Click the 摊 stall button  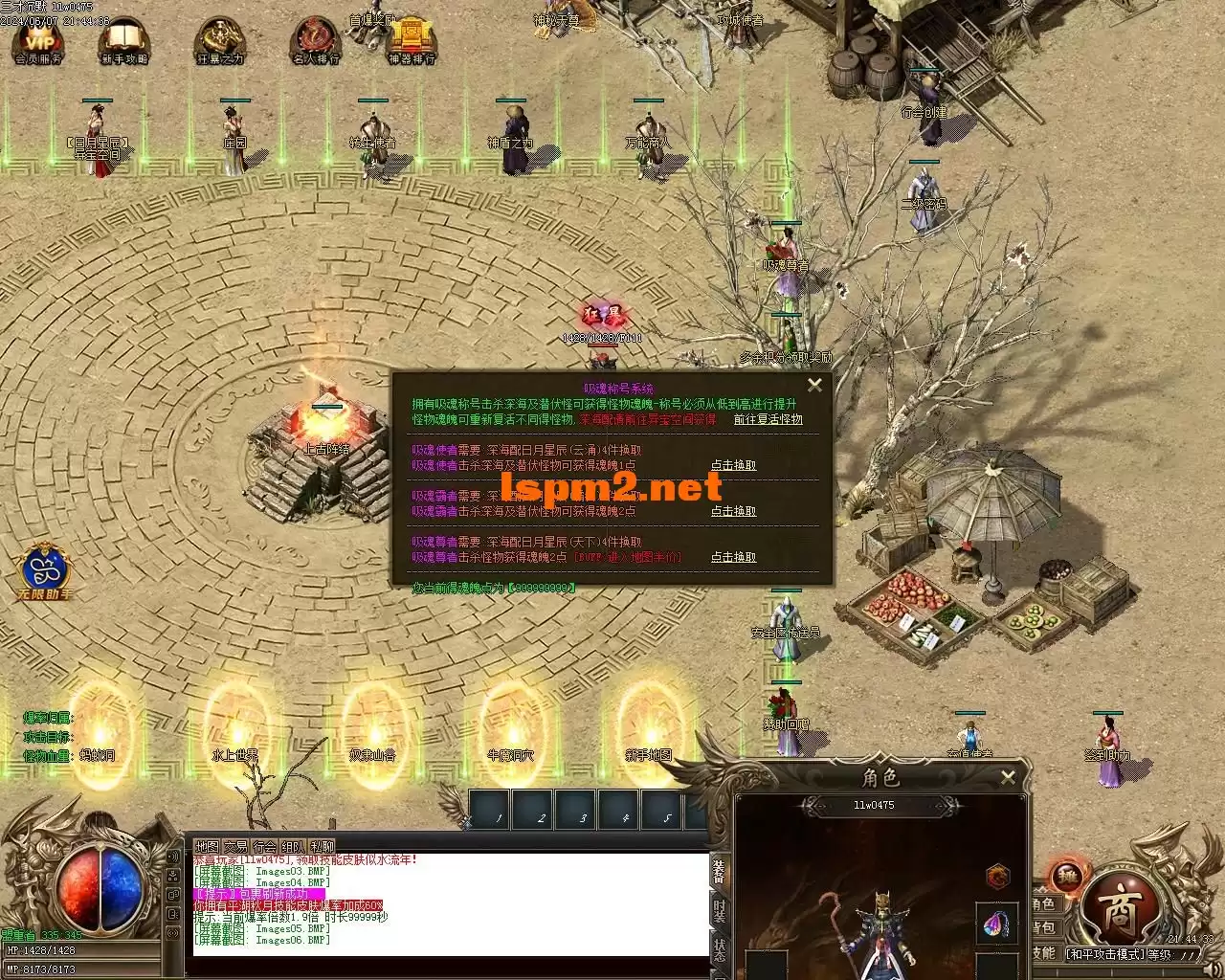coord(1066,875)
